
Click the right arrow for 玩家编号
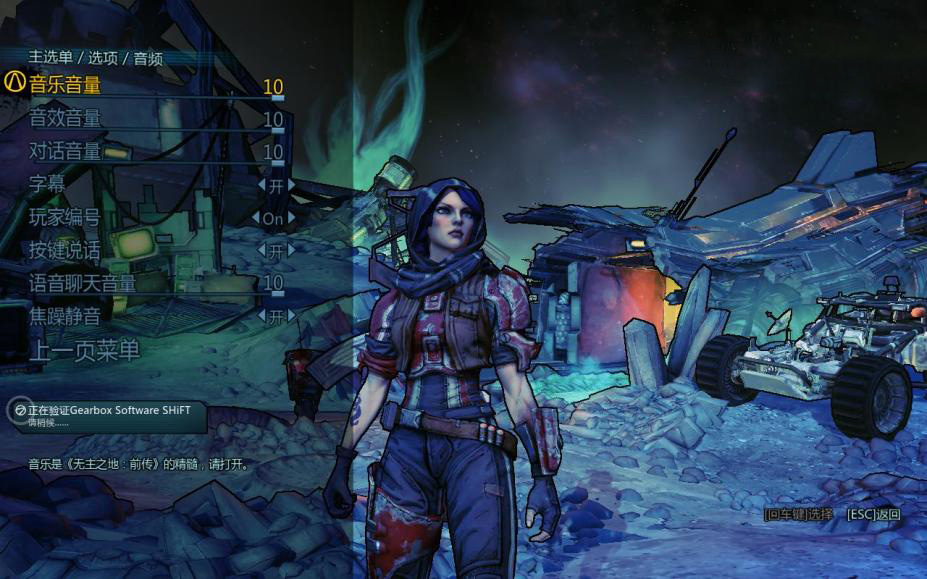[291, 218]
